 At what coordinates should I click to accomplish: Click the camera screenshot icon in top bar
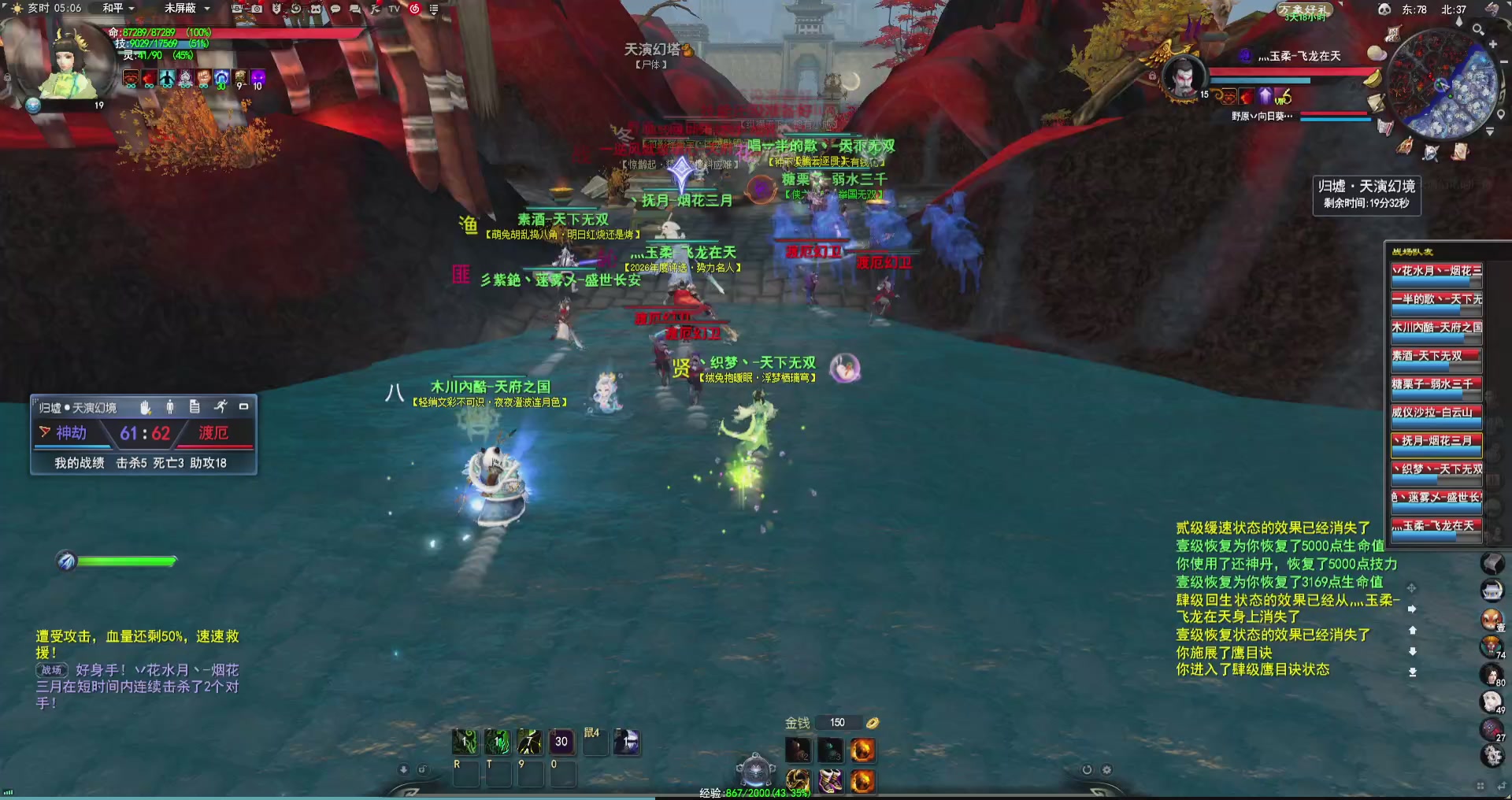(257, 9)
